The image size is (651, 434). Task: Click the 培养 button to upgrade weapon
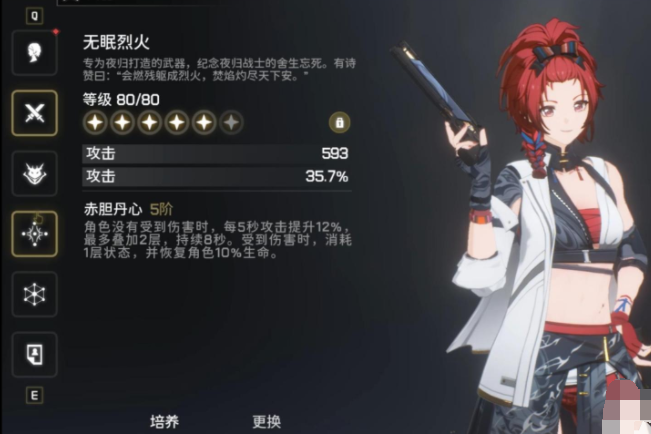click(x=164, y=421)
